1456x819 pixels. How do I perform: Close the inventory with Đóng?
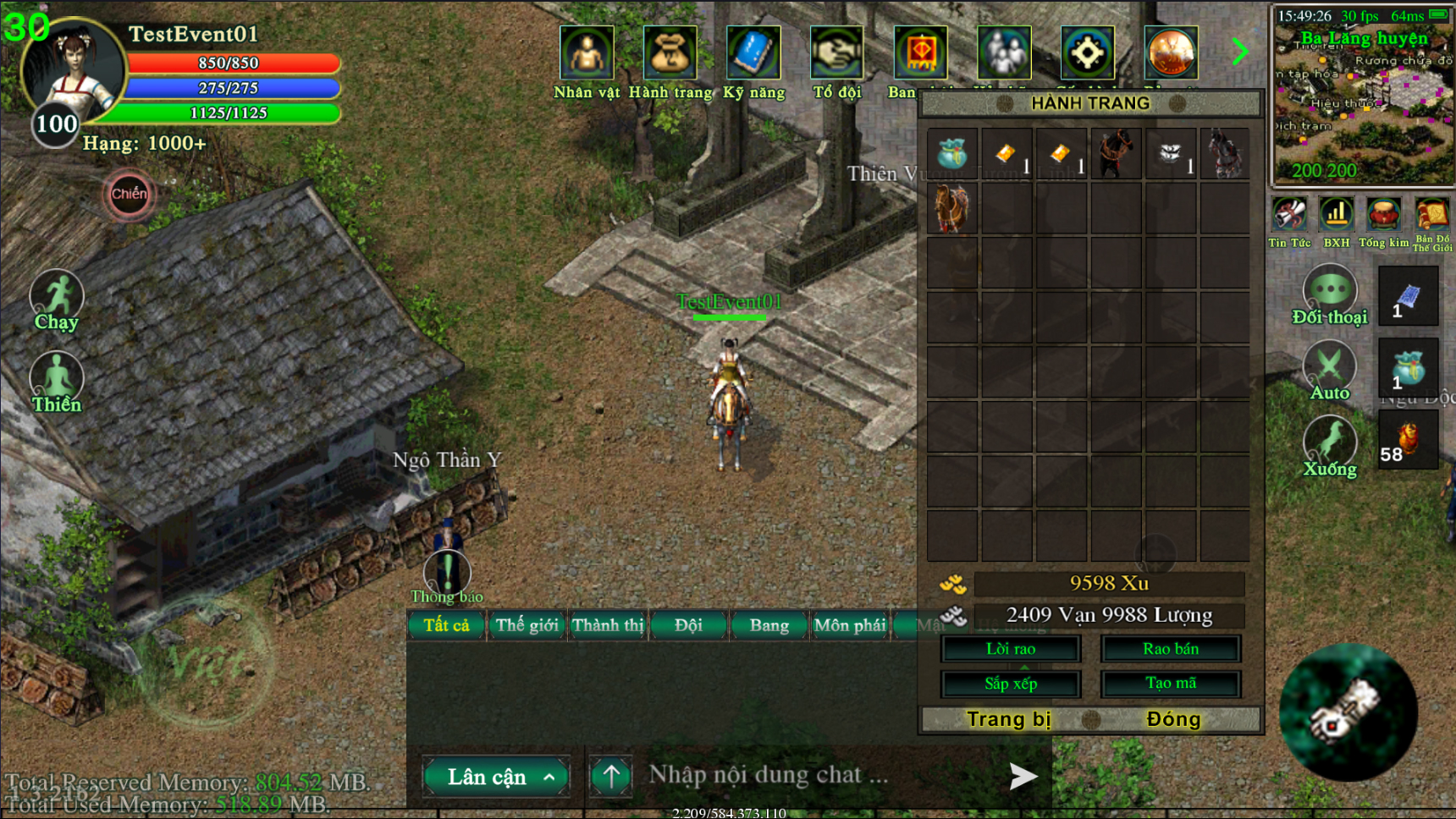tap(1172, 719)
